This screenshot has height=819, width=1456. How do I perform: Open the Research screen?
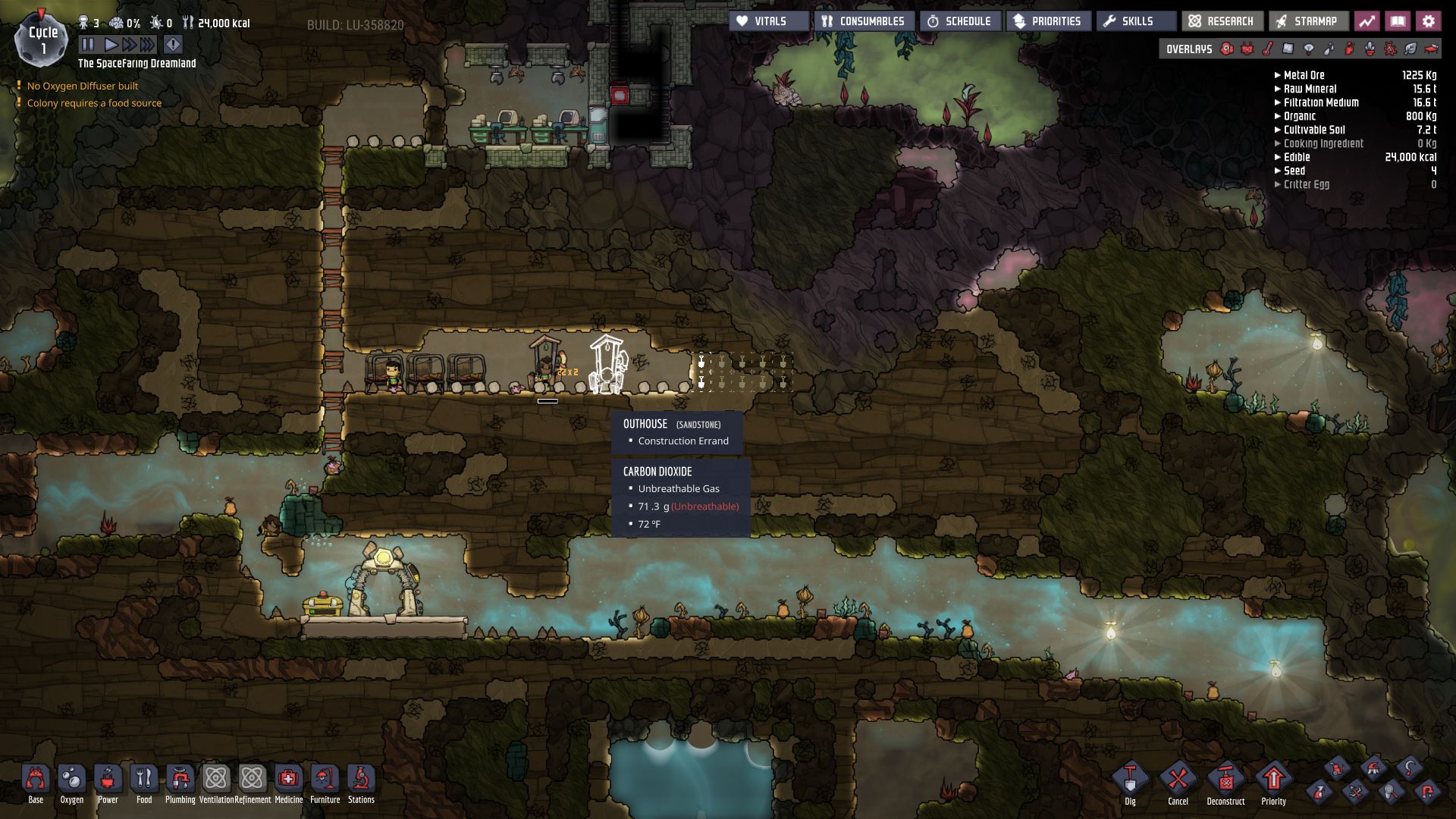tap(1221, 21)
